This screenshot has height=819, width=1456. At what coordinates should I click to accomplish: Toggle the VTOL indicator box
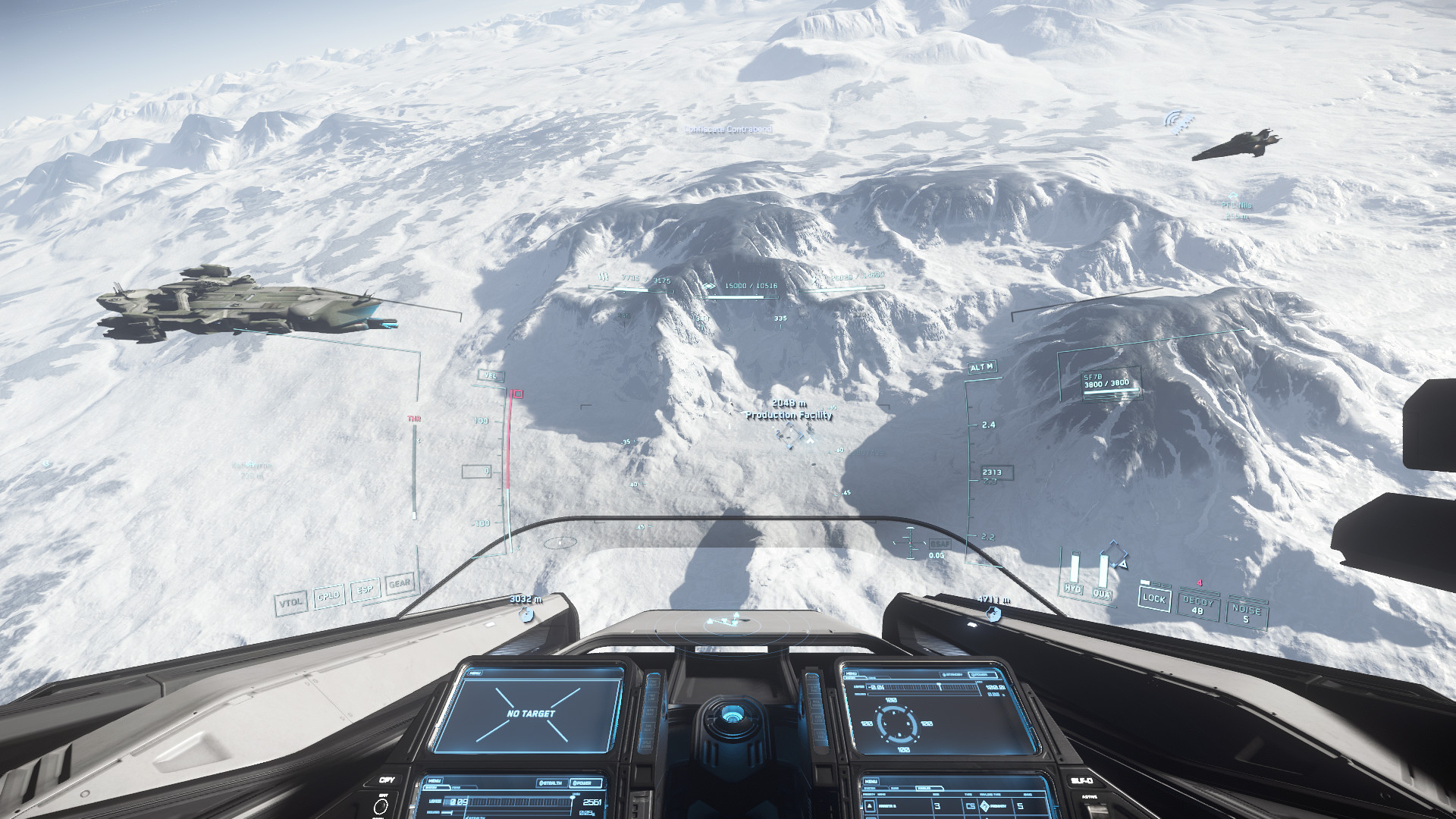(291, 602)
